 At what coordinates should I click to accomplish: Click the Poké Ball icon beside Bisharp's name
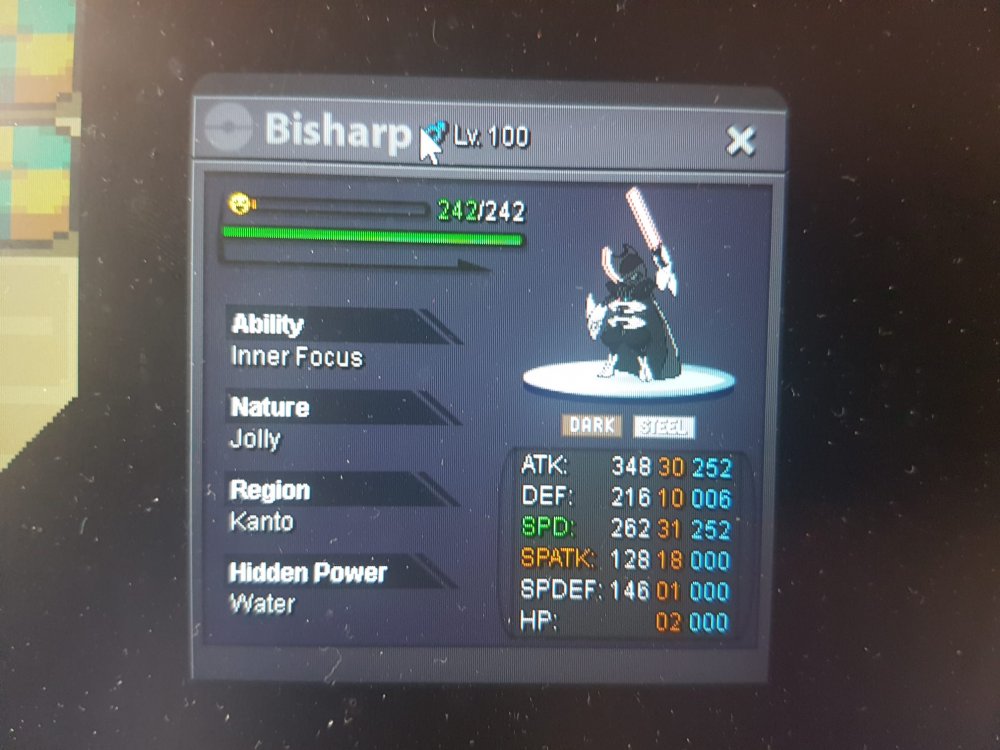pos(227,129)
